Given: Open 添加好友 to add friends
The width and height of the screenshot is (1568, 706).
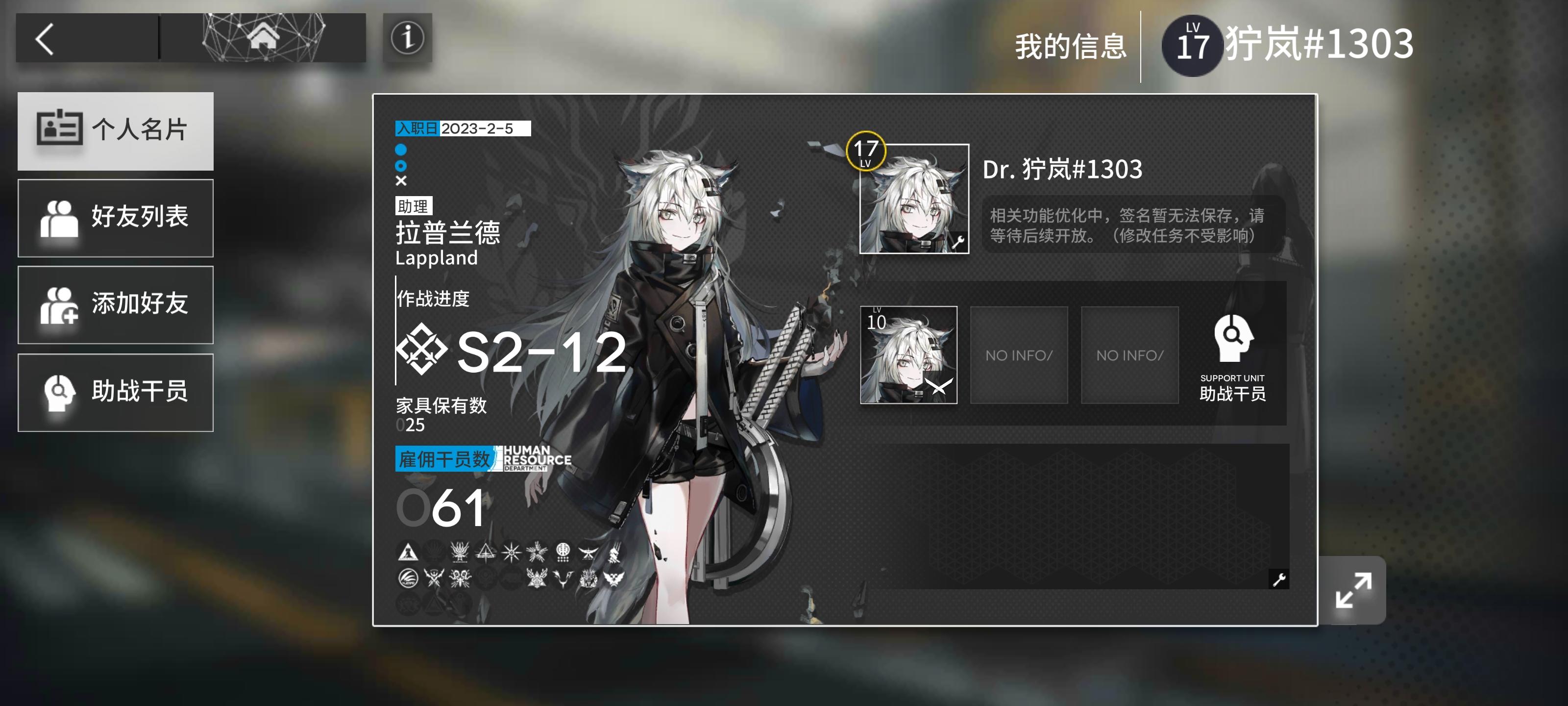Looking at the screenshot, I should pyautogui.click(x=116, y=305).
